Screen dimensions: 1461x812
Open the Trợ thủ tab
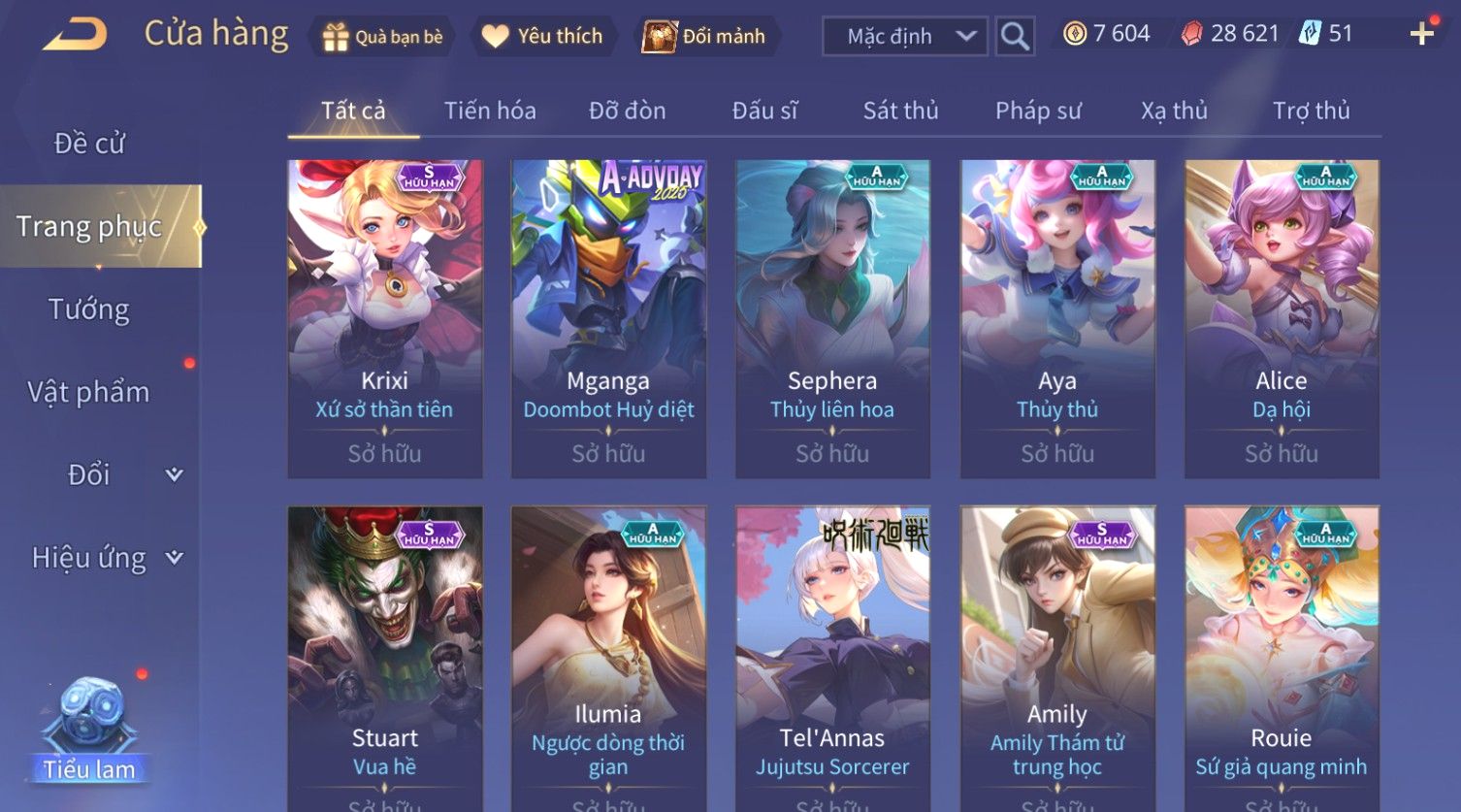tap(1311, 111)
